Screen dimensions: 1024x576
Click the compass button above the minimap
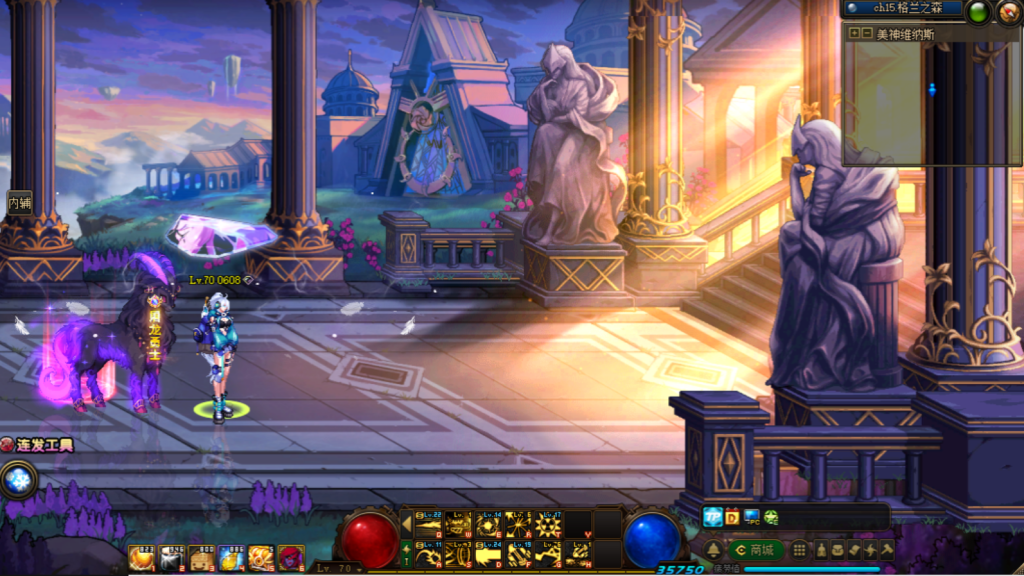[1008, 11]
